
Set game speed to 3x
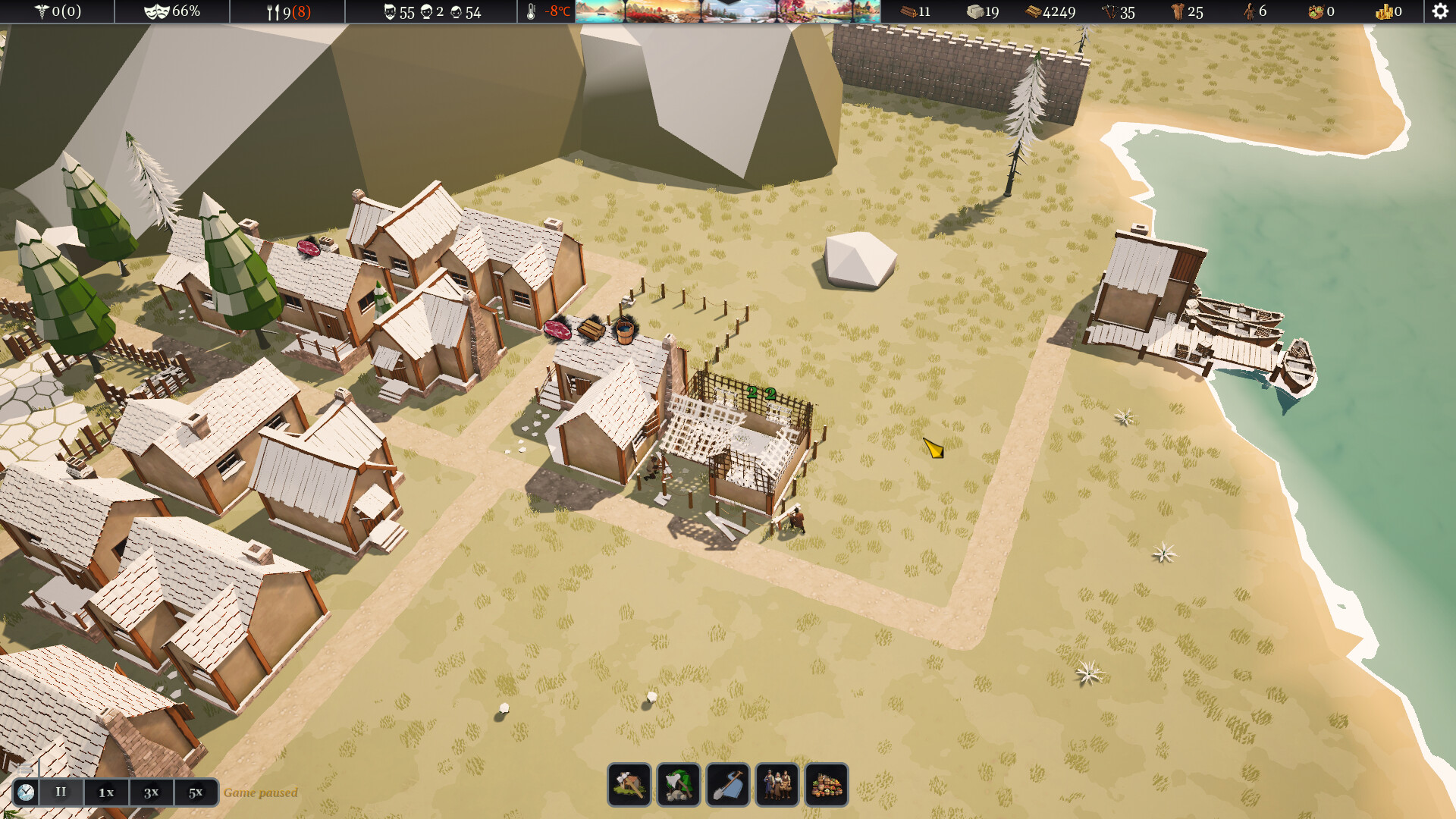(x=150, y=792)
